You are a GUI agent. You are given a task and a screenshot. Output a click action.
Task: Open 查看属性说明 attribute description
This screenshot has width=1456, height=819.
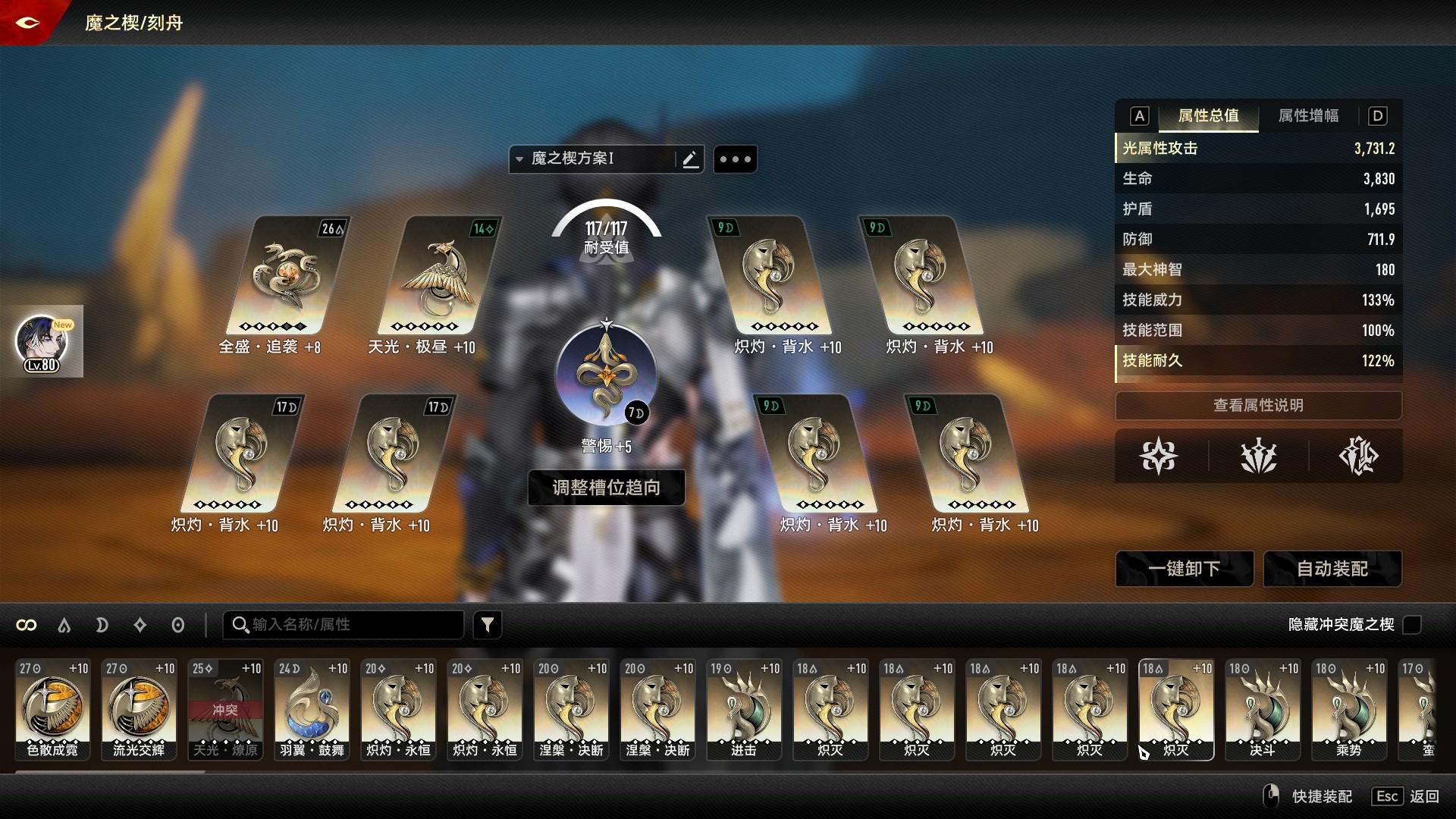tap(1258, 406)
